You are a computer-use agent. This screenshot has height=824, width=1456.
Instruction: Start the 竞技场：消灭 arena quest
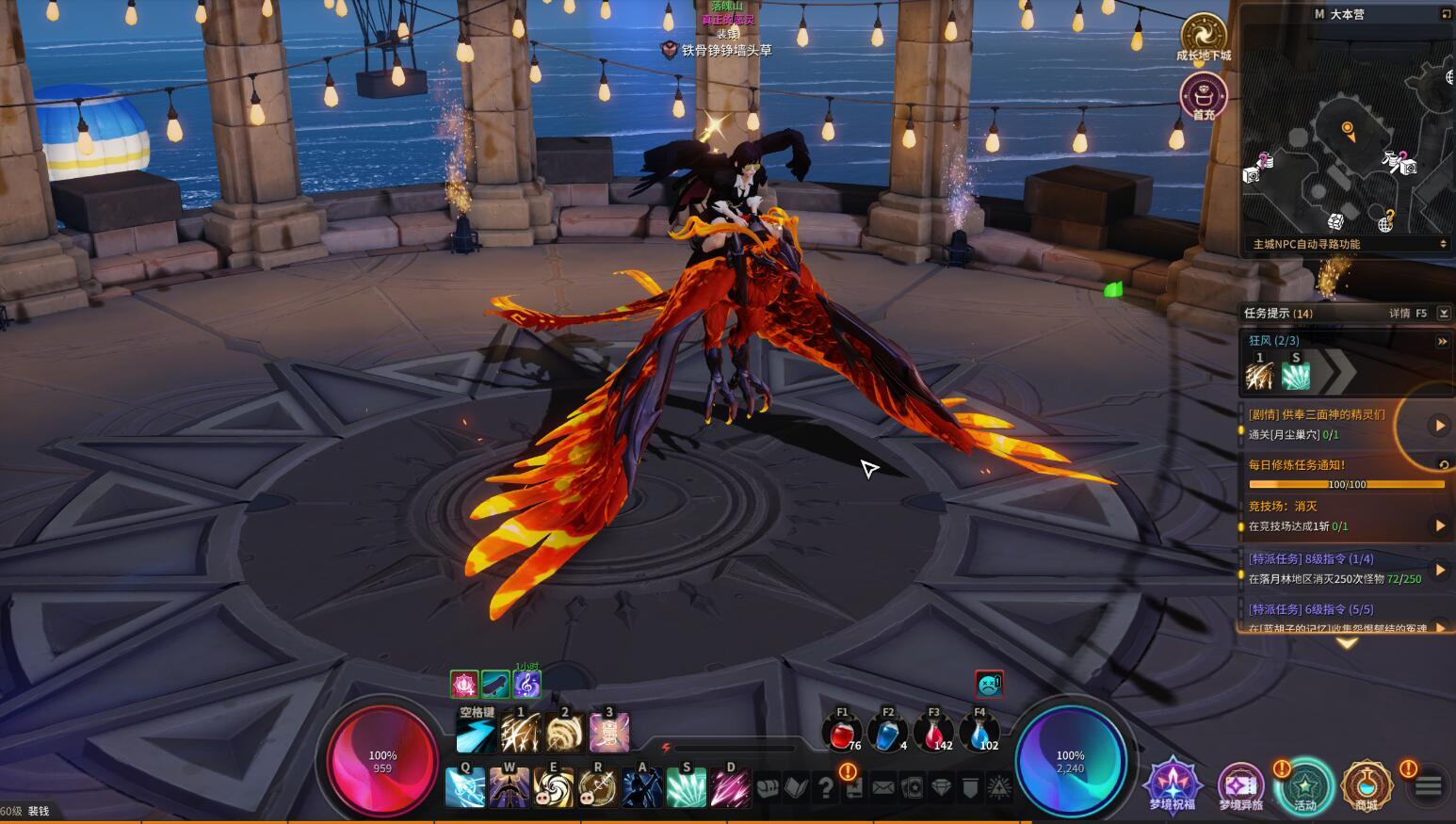pyautogui.click(x=1439, y=525)
